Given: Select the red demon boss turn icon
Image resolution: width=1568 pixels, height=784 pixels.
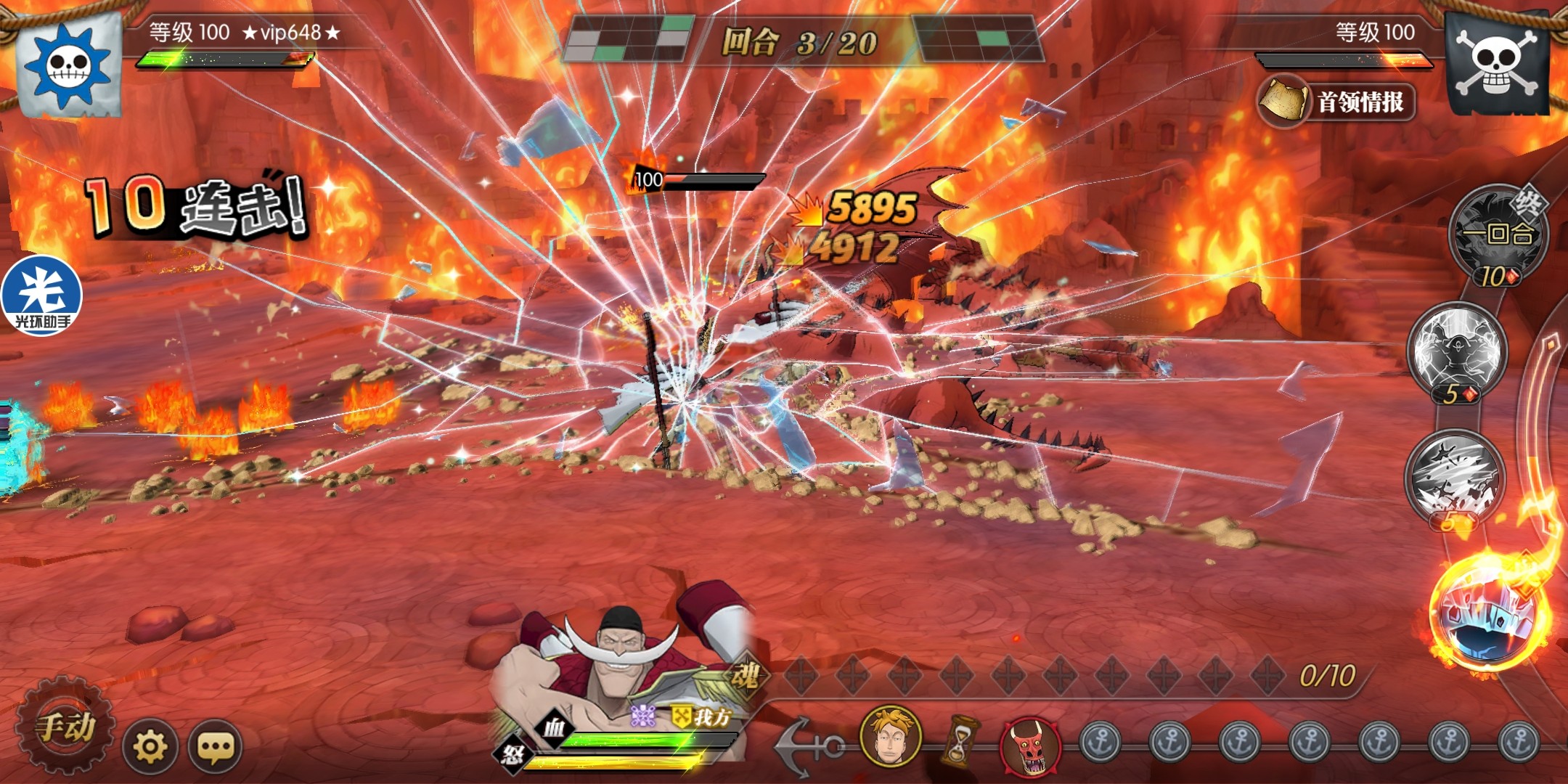Looking at the screenshot, I should 1030,744.
